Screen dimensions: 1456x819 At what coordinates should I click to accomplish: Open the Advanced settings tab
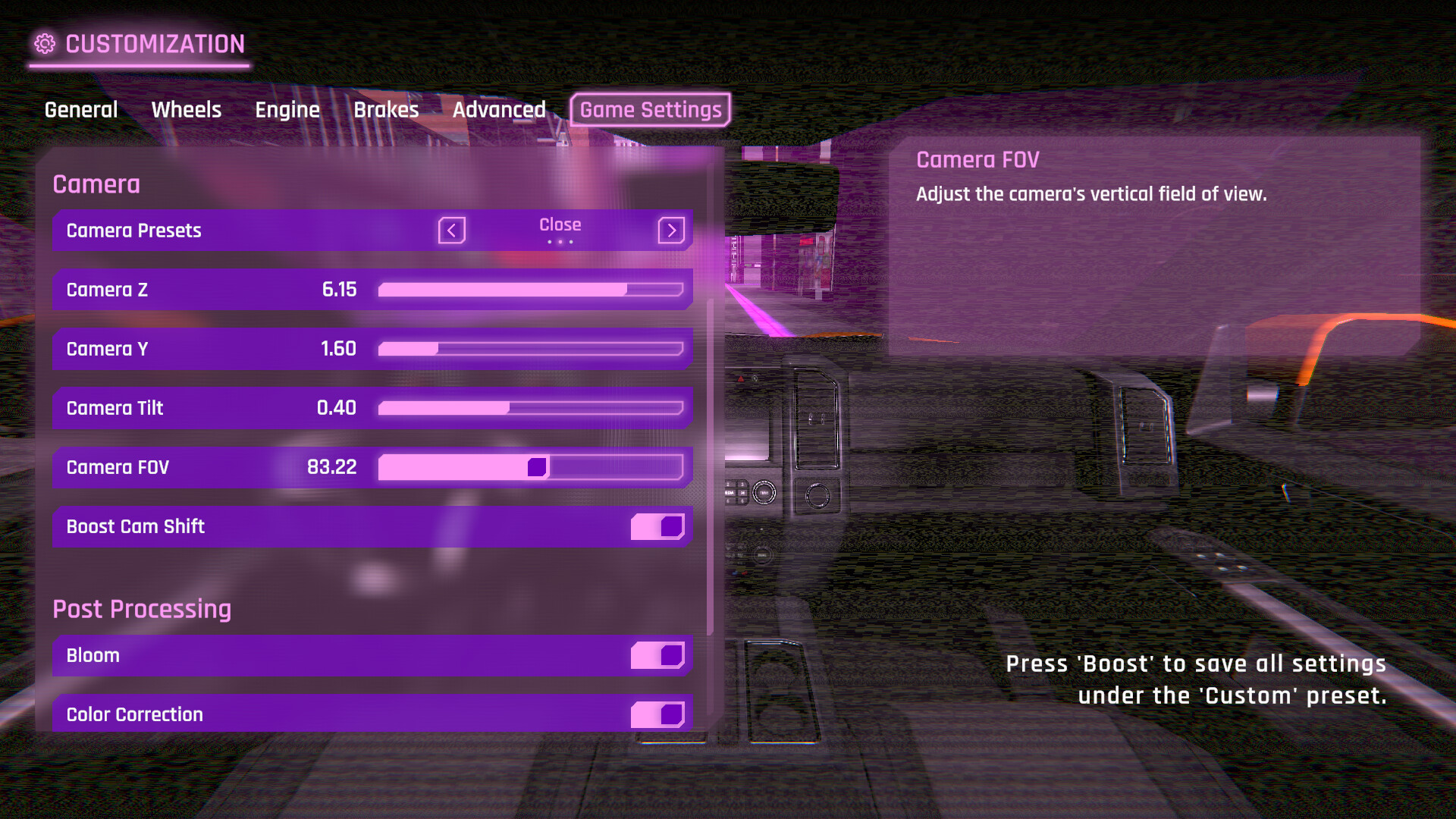499,109
